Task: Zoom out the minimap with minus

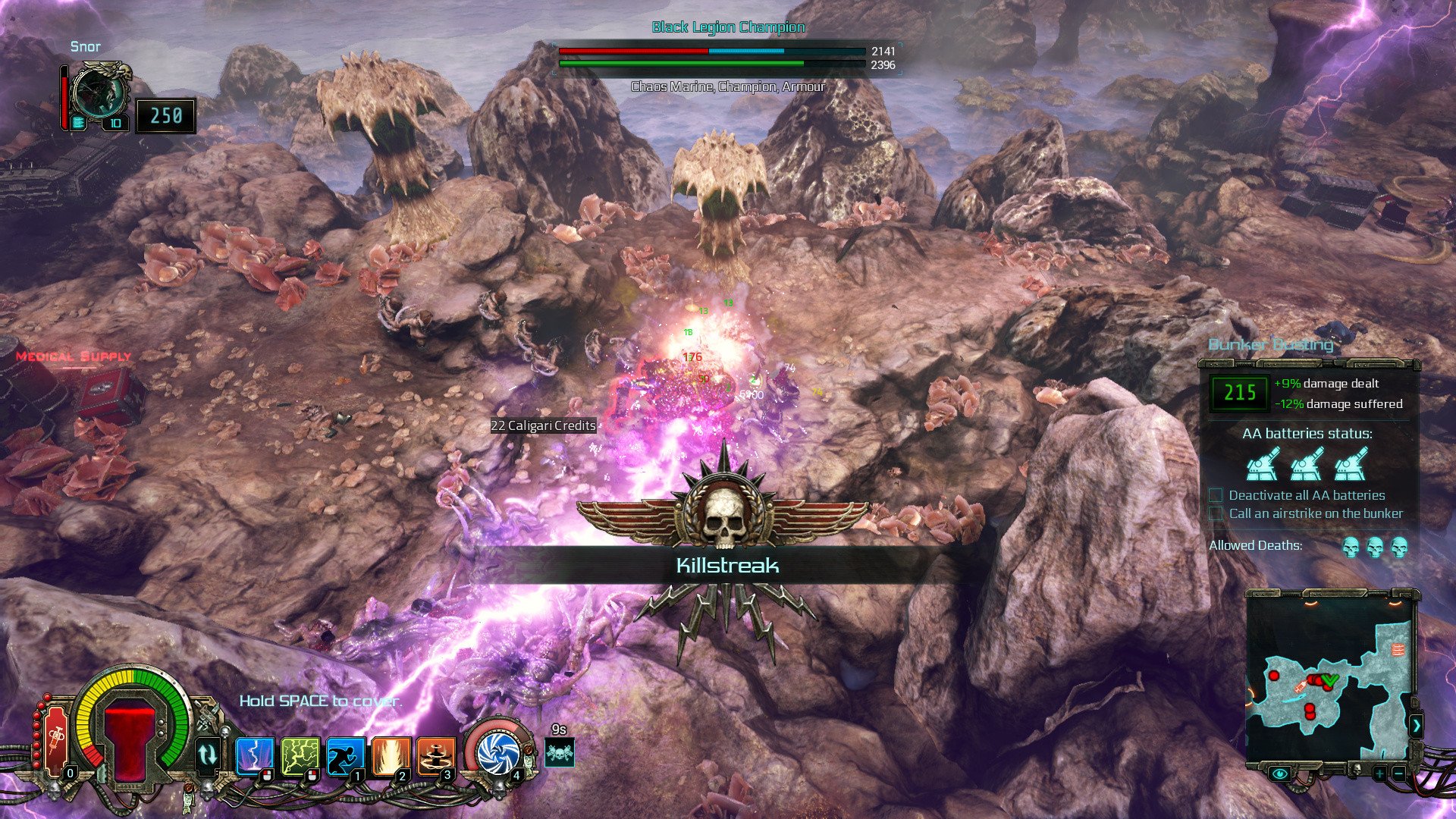Action: pyautogui.click(x=1399, y=773)
